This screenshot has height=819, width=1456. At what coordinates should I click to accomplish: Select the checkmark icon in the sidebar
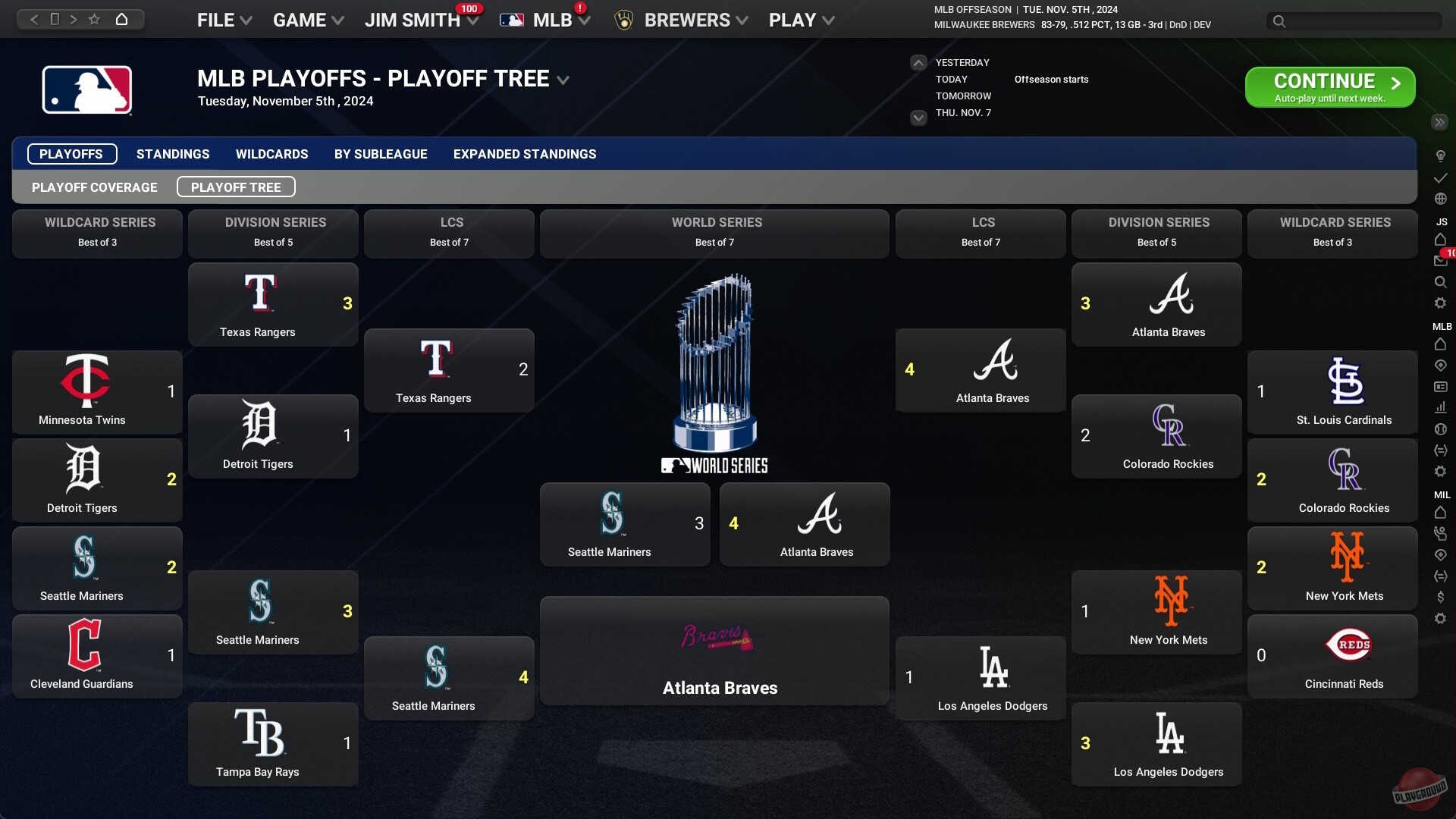pyautogui.click(x=1441, y=178)
